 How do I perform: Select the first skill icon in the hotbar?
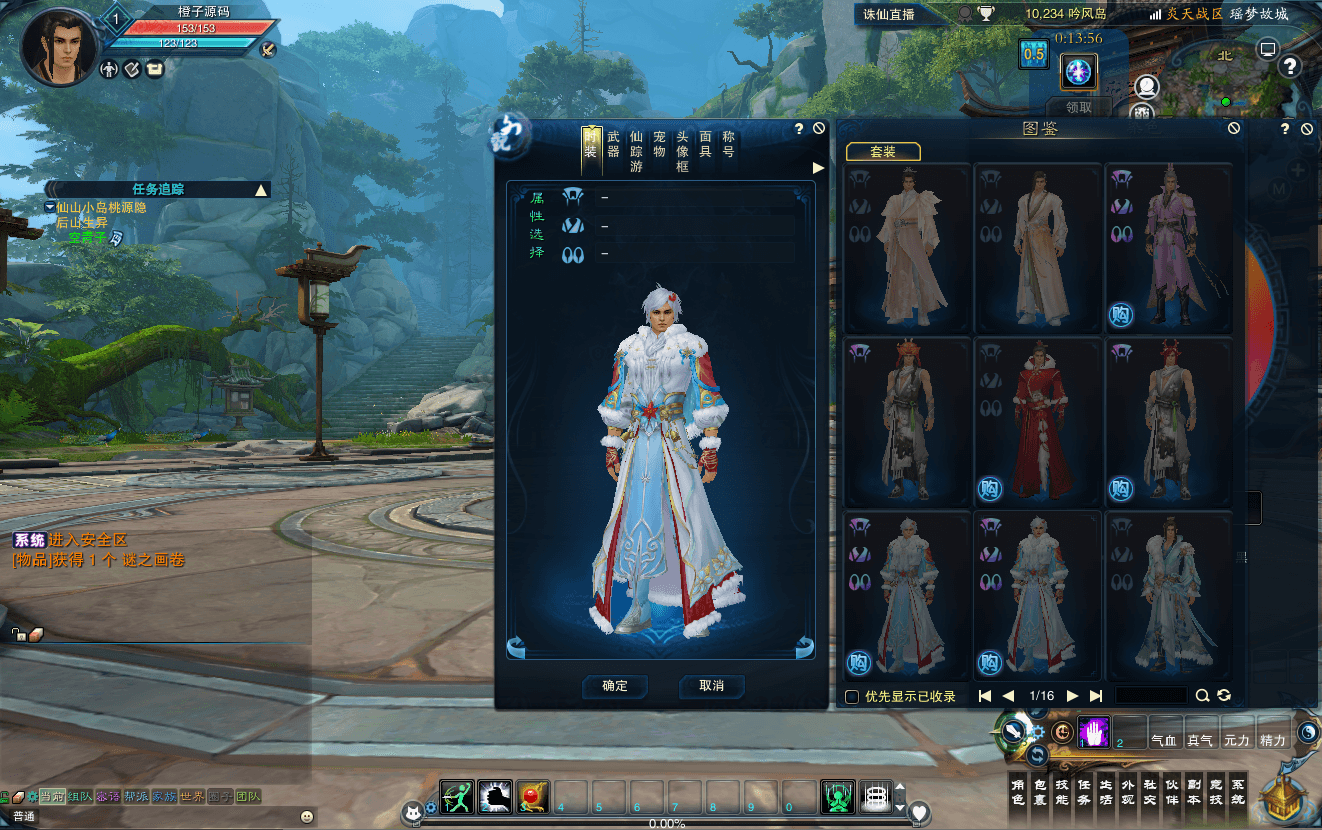click(456, 799)
